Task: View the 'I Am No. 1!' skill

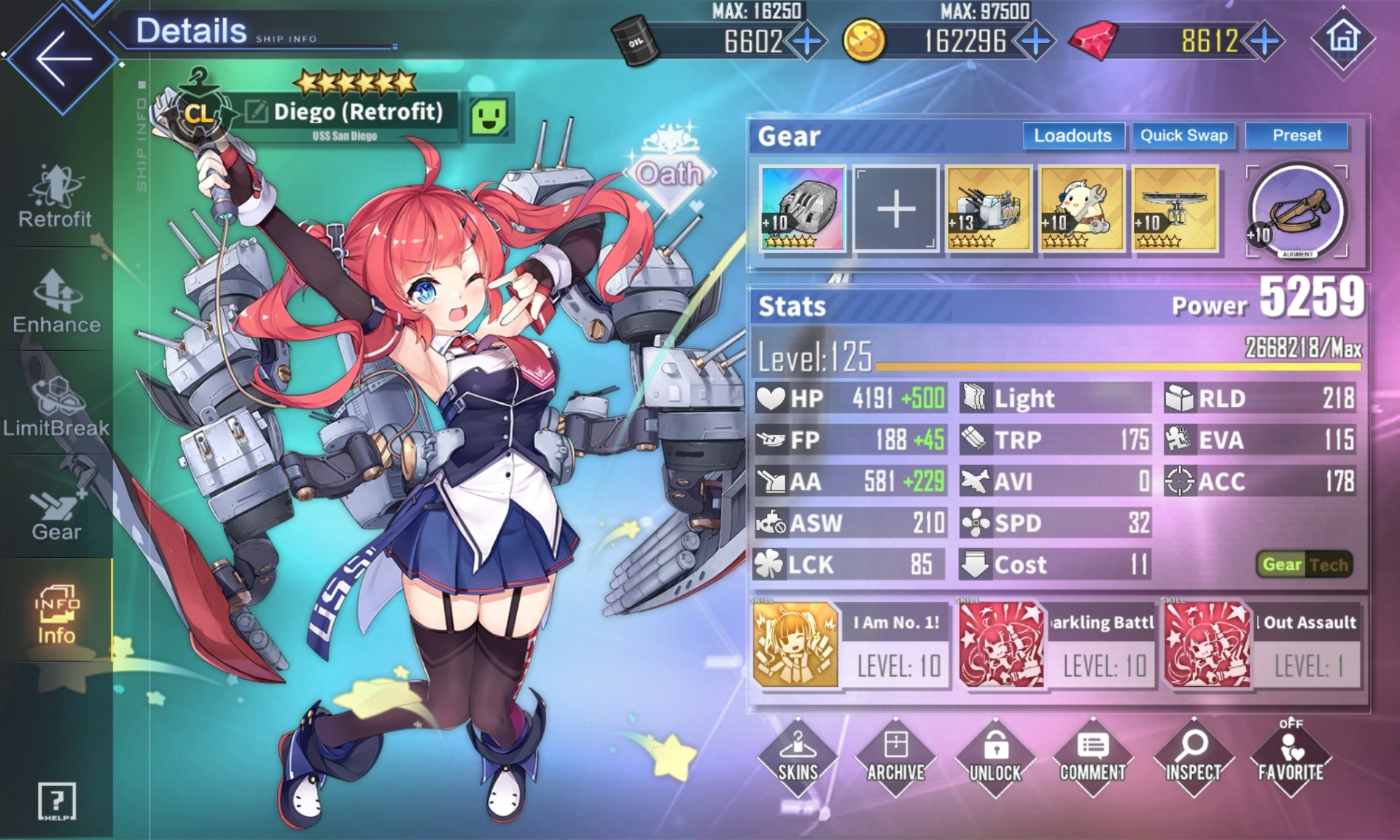Action: point(850,645)
